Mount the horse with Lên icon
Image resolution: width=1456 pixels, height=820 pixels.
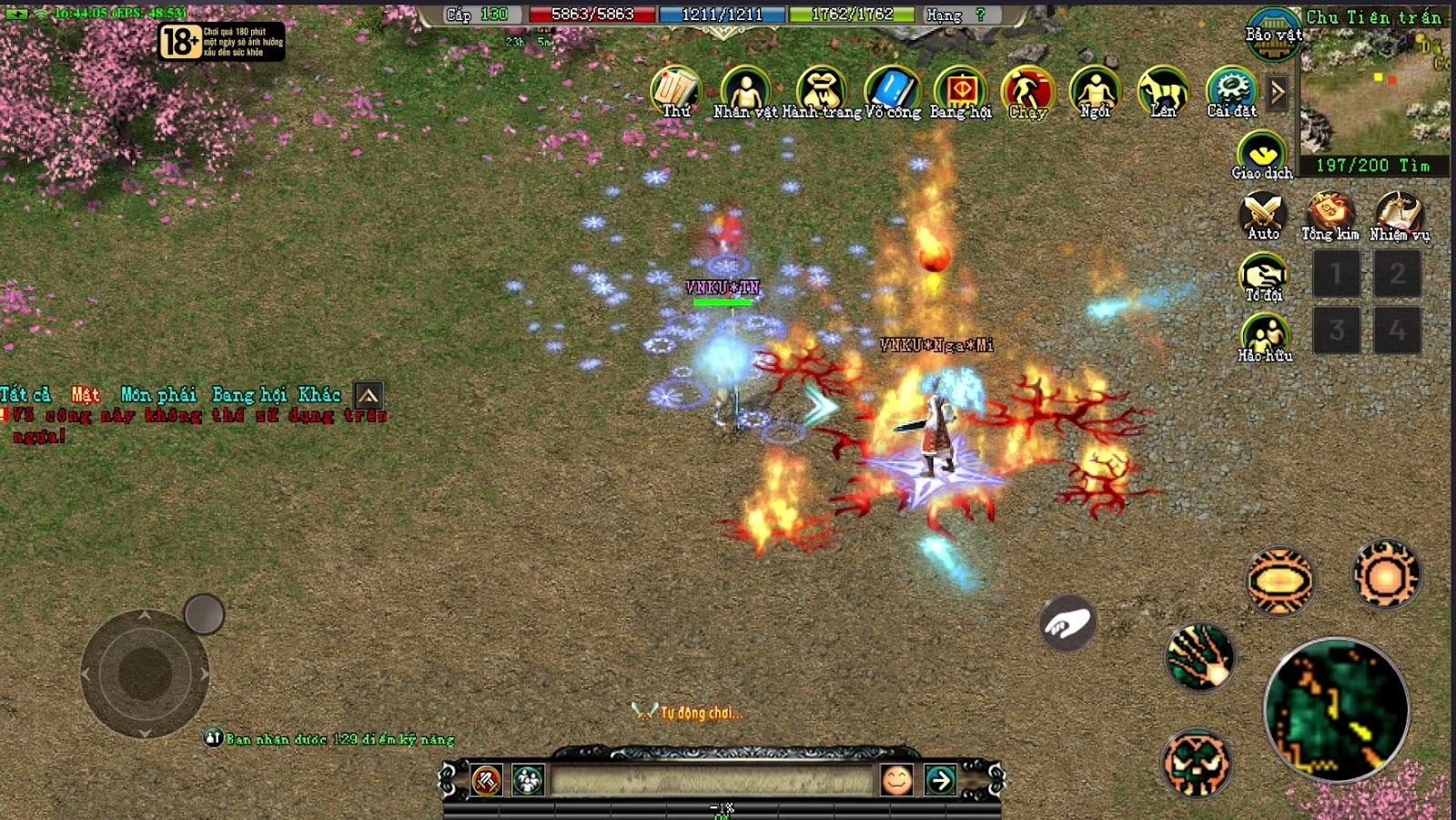(x=1163, y=92)
